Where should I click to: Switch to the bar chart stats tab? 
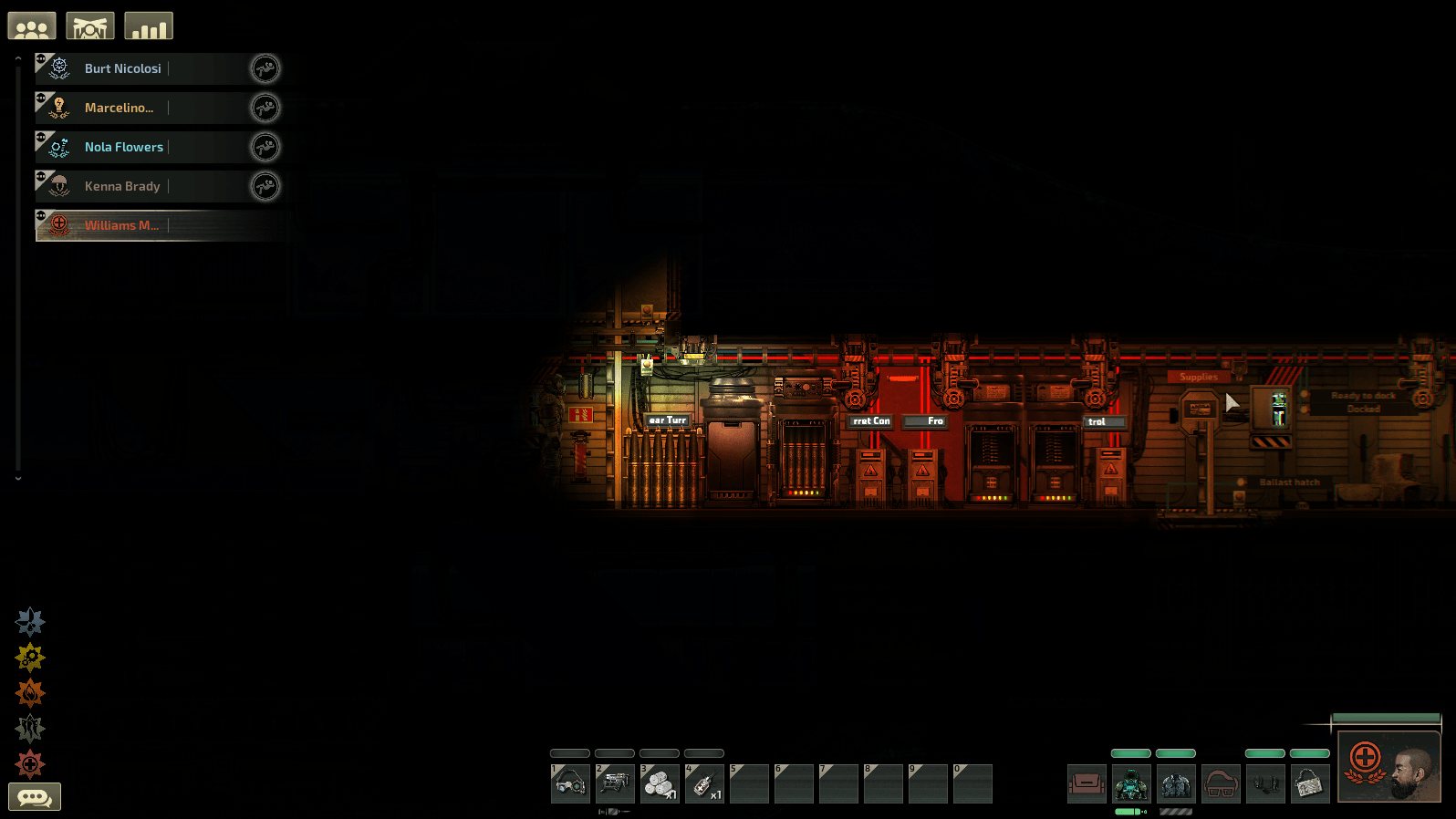pos(148,26)
